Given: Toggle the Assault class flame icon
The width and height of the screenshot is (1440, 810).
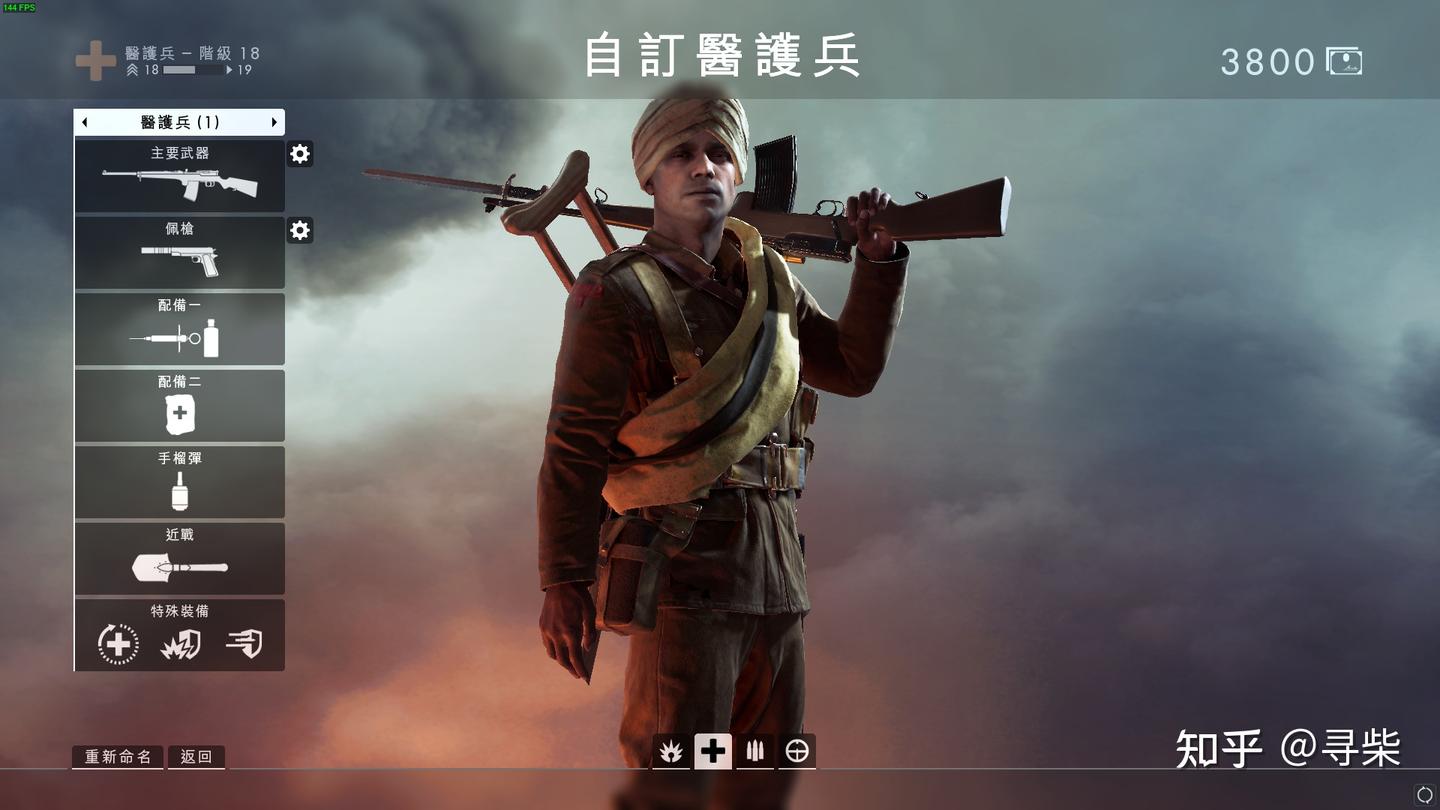Looking at the screenshot, I should [x=671, y=751].
